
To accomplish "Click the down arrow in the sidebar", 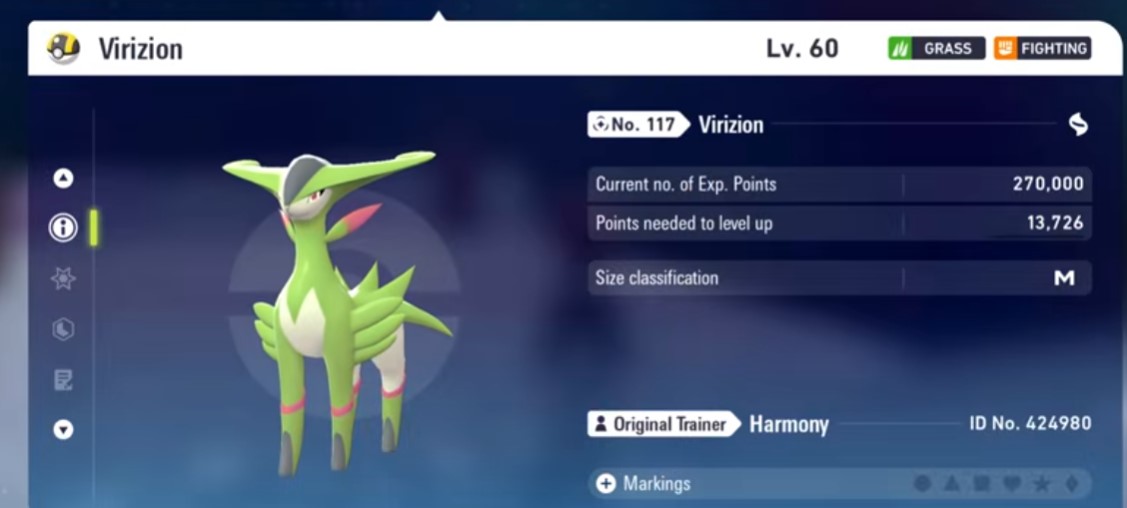I will pos(63,430).
